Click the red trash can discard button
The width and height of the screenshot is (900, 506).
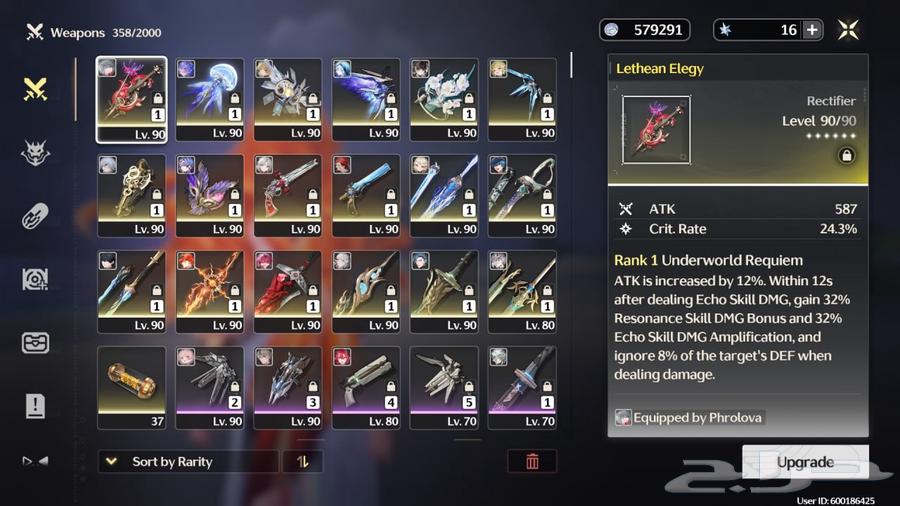point(532,461)
